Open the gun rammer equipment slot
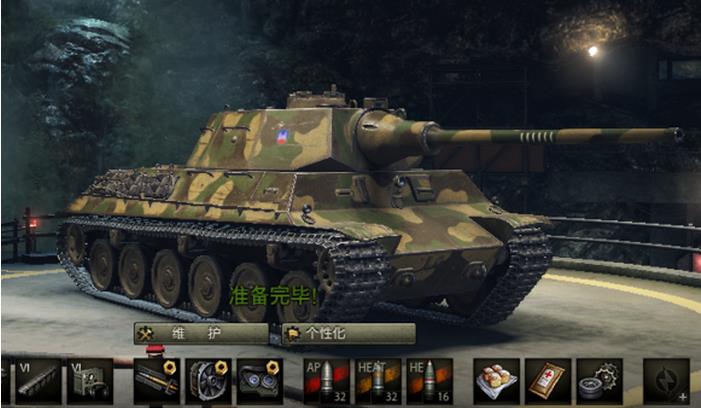 pyautogui.click(x=156, y=381)
